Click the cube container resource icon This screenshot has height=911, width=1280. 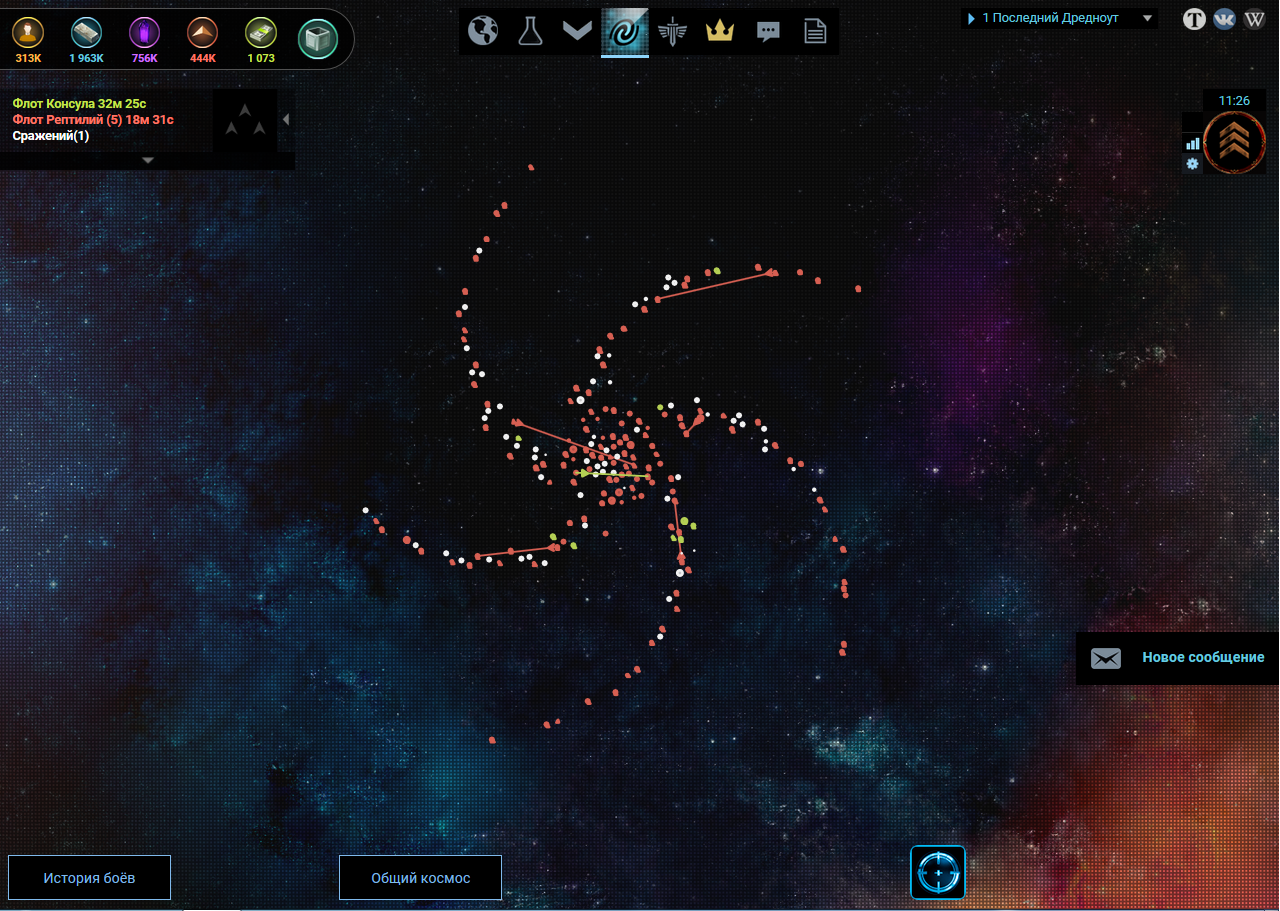point(318,38)
